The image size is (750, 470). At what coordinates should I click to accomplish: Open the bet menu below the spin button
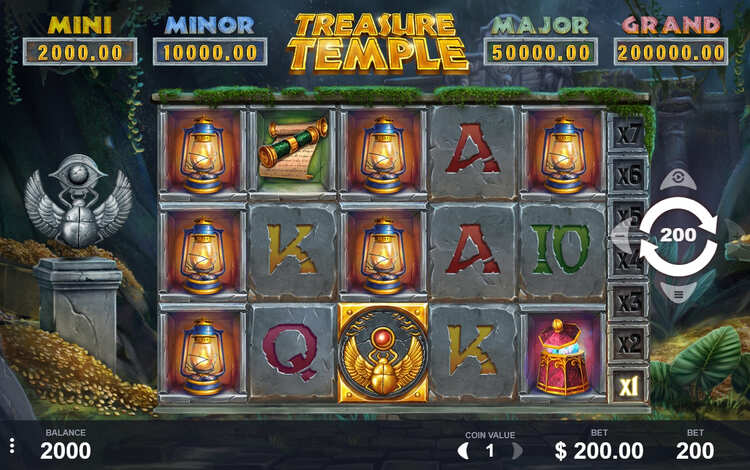[679, 294]
